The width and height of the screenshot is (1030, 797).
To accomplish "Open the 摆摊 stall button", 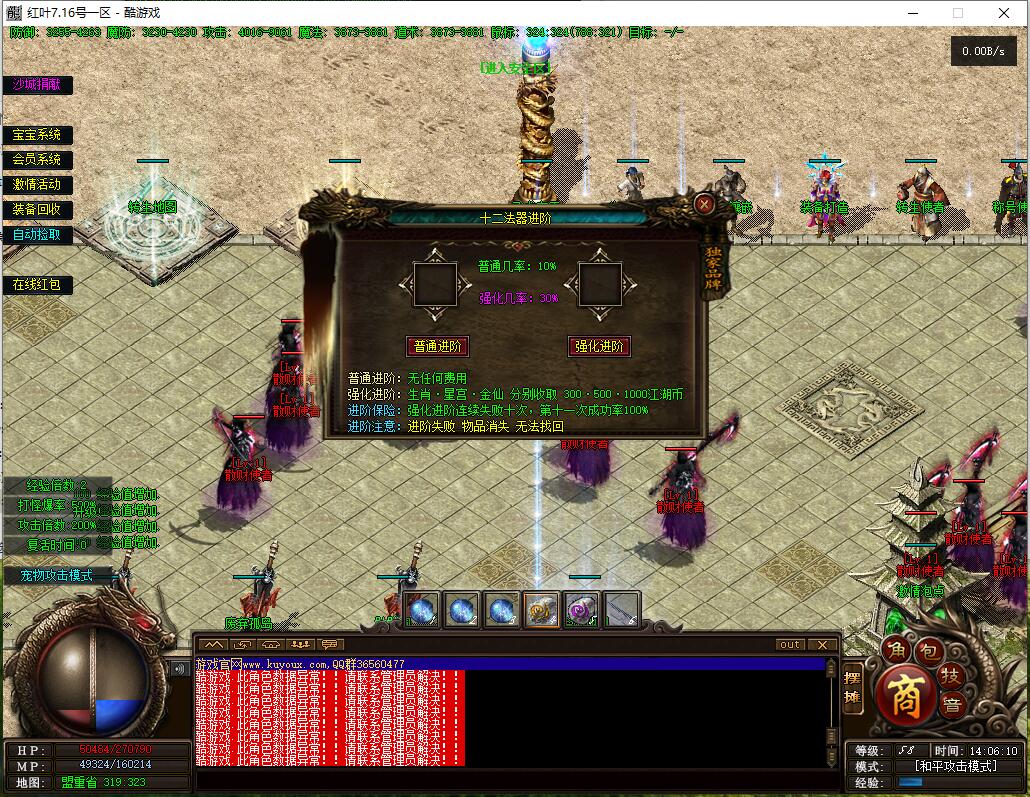I will point(852,688).
